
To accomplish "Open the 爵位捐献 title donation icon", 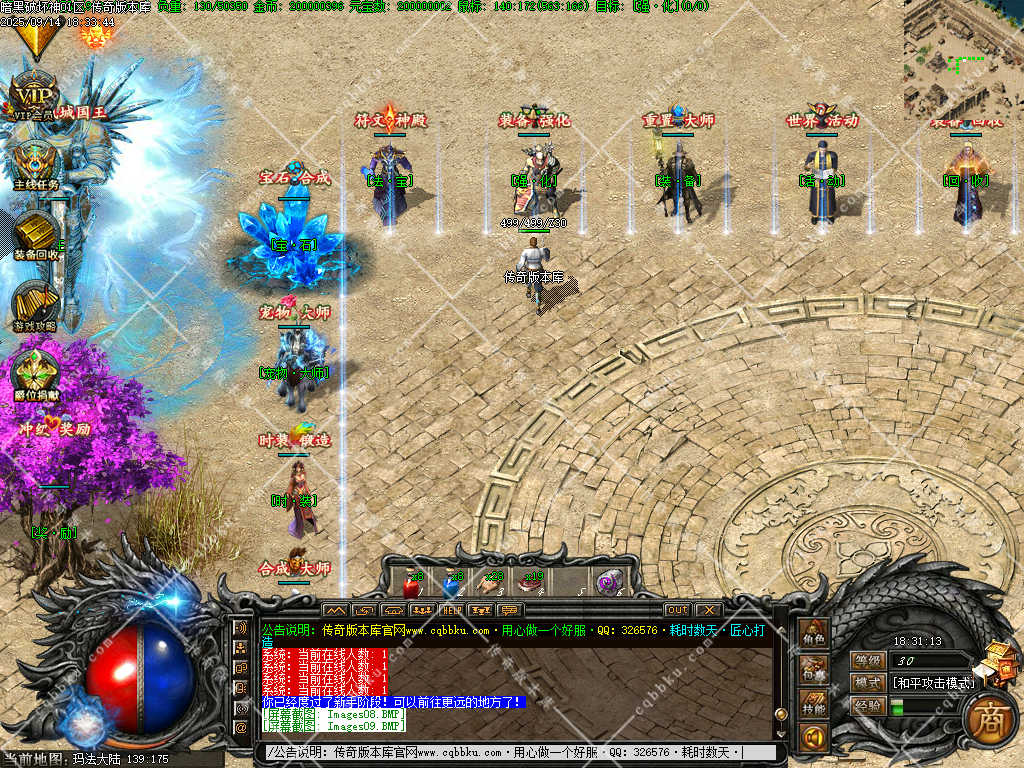I will (x=36, y=374).
